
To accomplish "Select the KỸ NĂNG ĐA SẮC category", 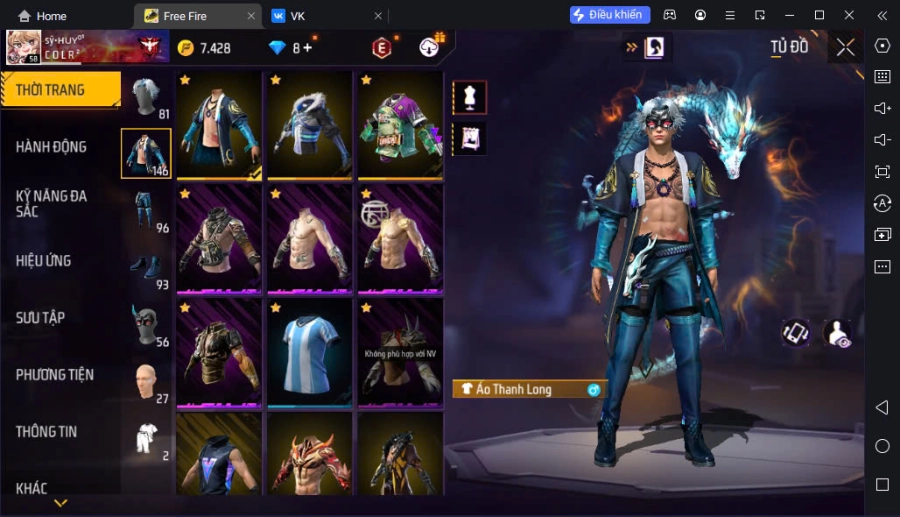I will click(52, 204).
